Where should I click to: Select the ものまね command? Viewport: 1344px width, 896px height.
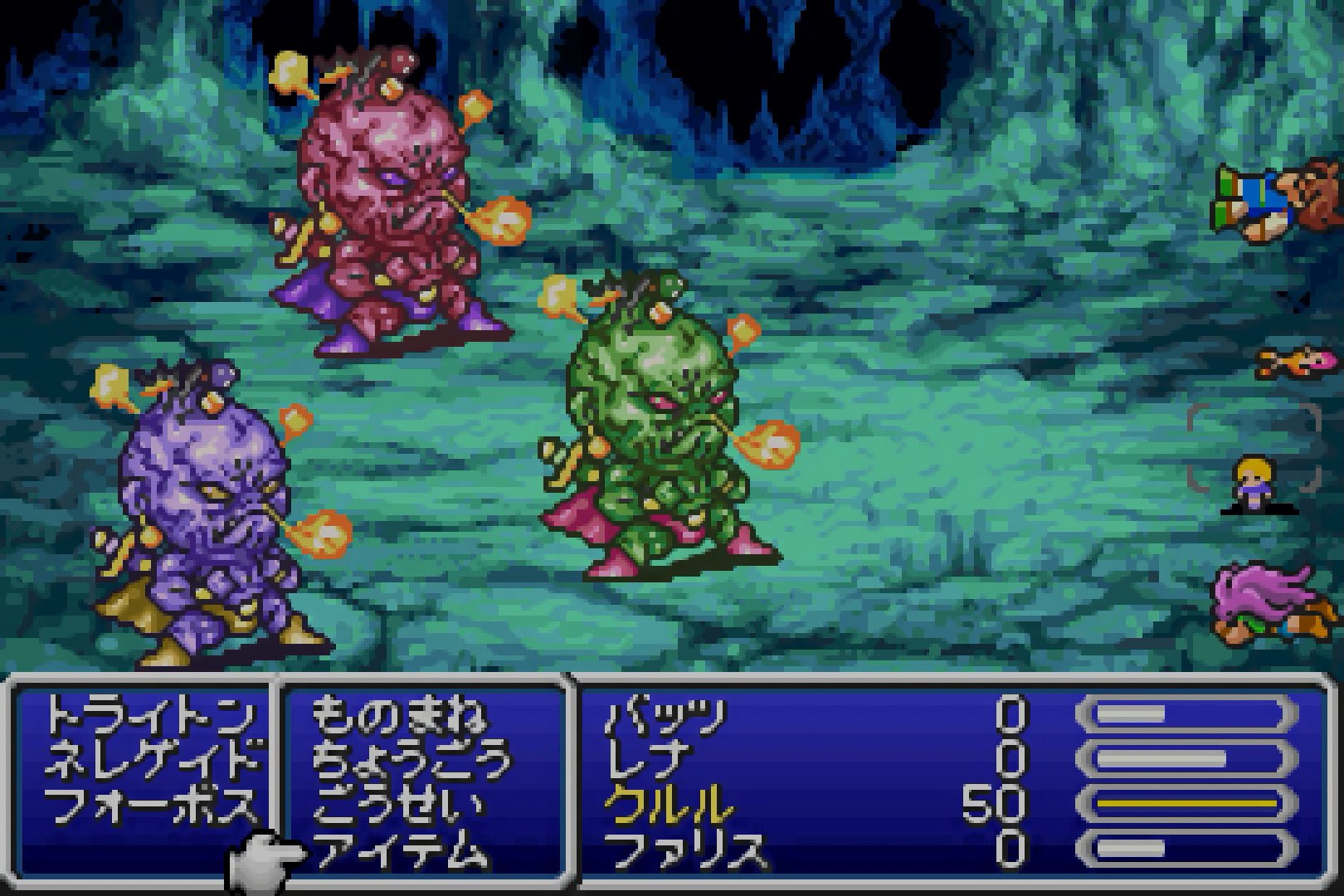[x=400, y=715]
